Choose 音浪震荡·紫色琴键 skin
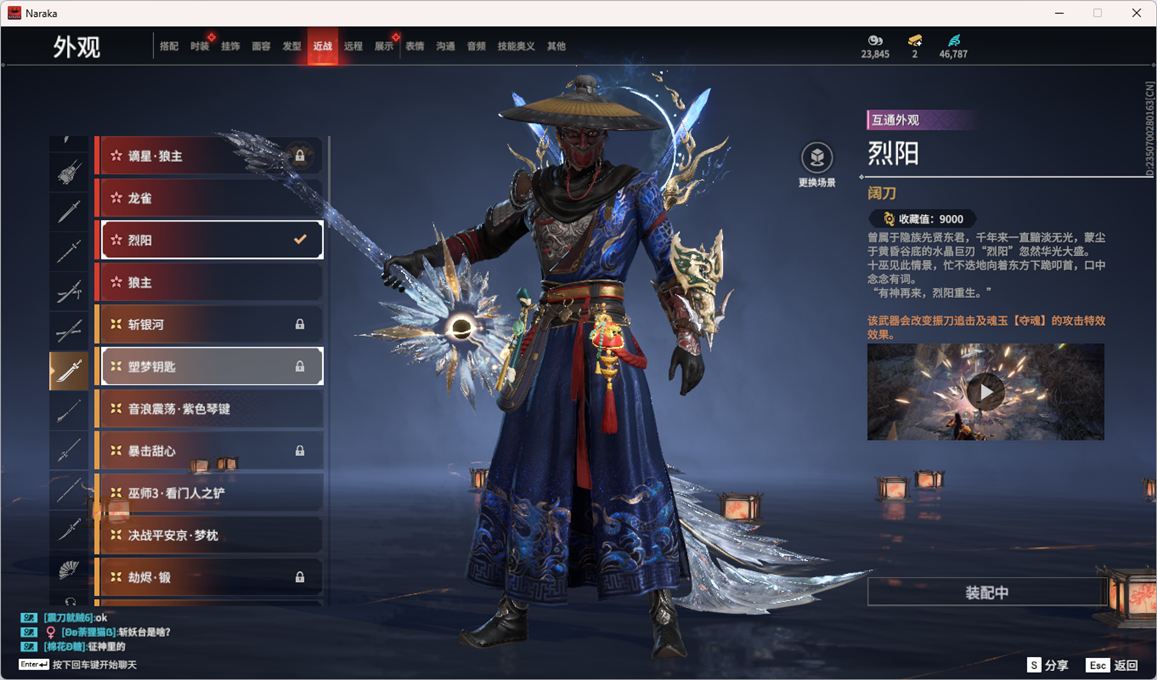 pos(209,408)
